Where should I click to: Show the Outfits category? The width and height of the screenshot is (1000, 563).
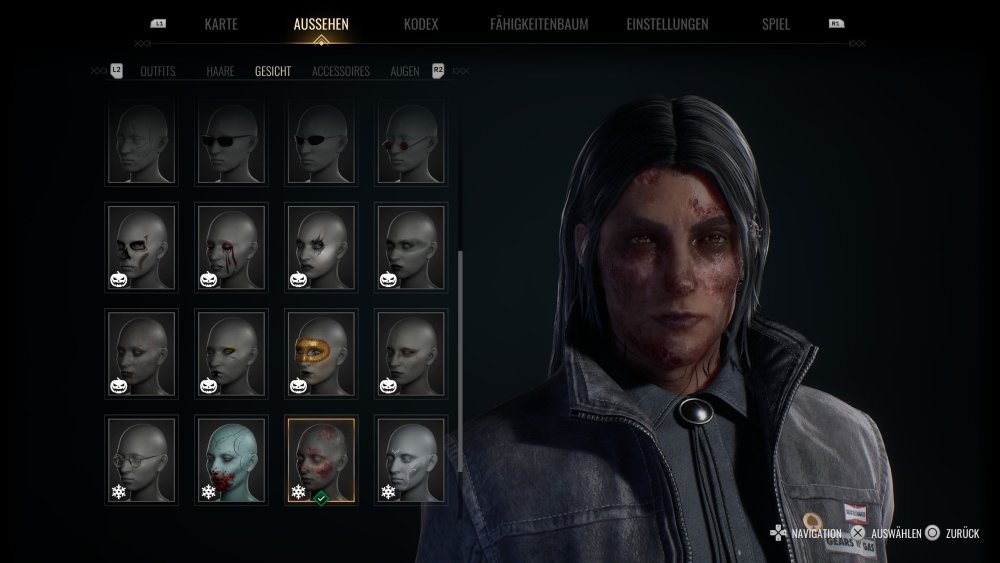tap(158, 71)
